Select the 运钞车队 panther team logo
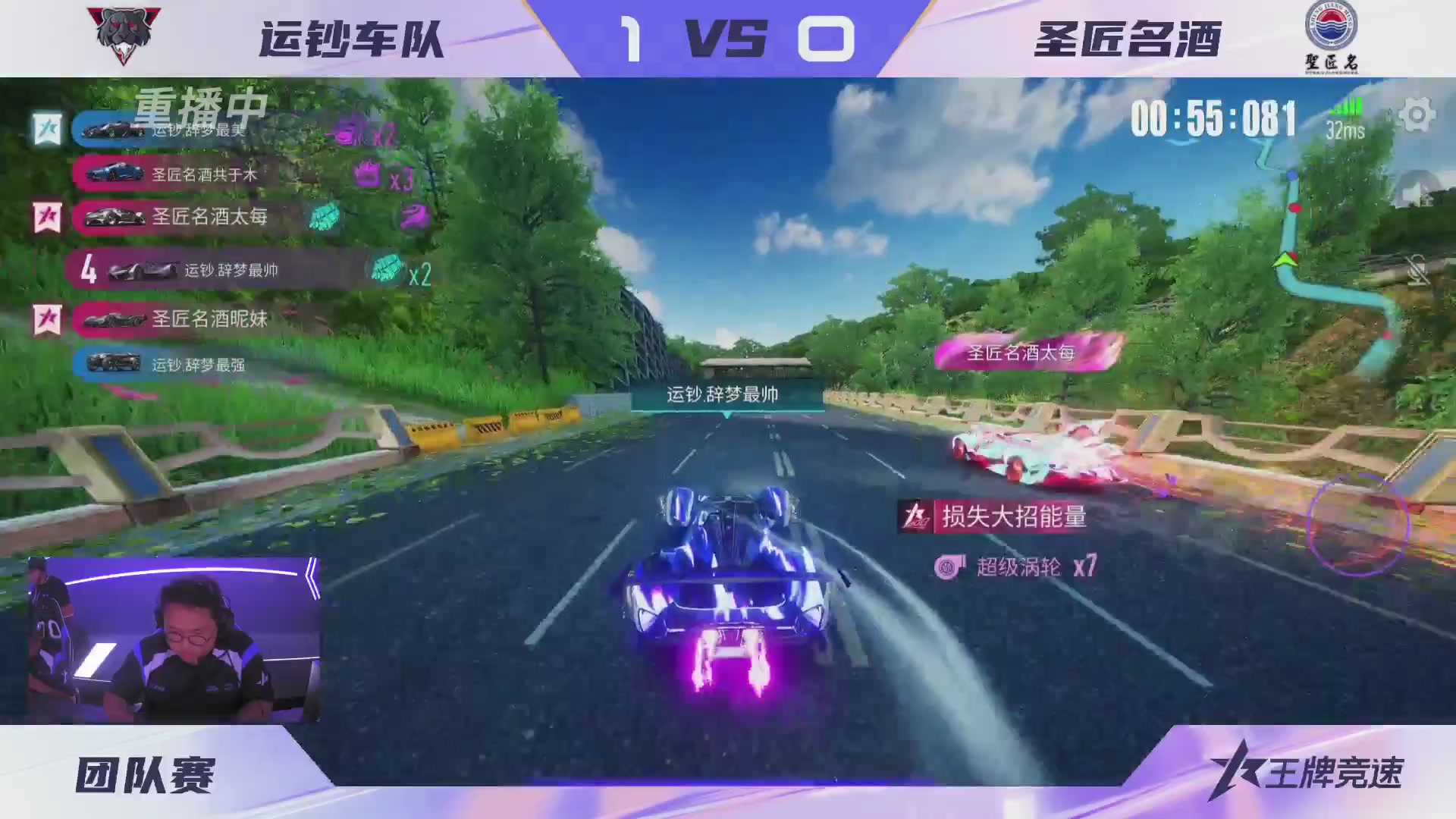 tap(124, 33)
